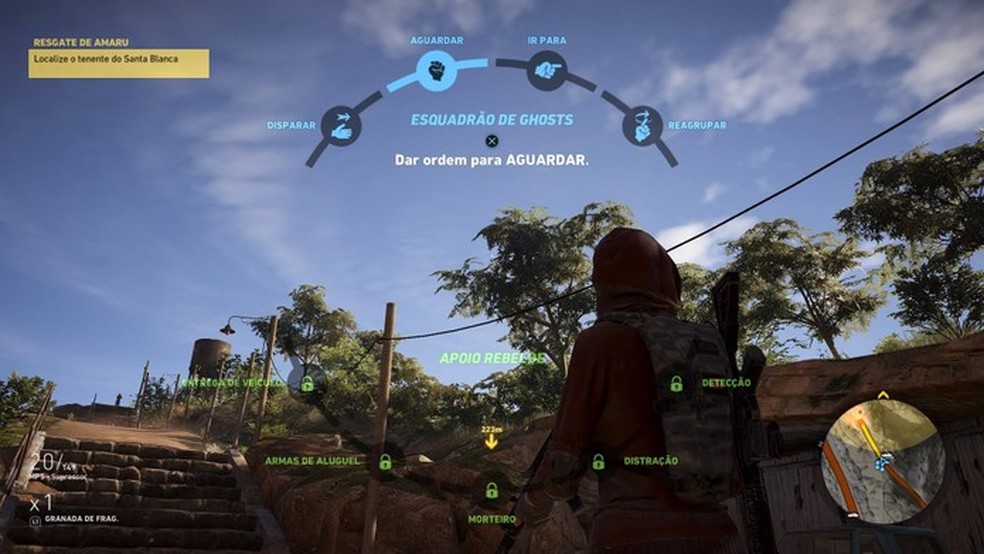The image size is (984, 554).
Task: Select the Reagrupar squad order
Action: click(x=642, y=125)
